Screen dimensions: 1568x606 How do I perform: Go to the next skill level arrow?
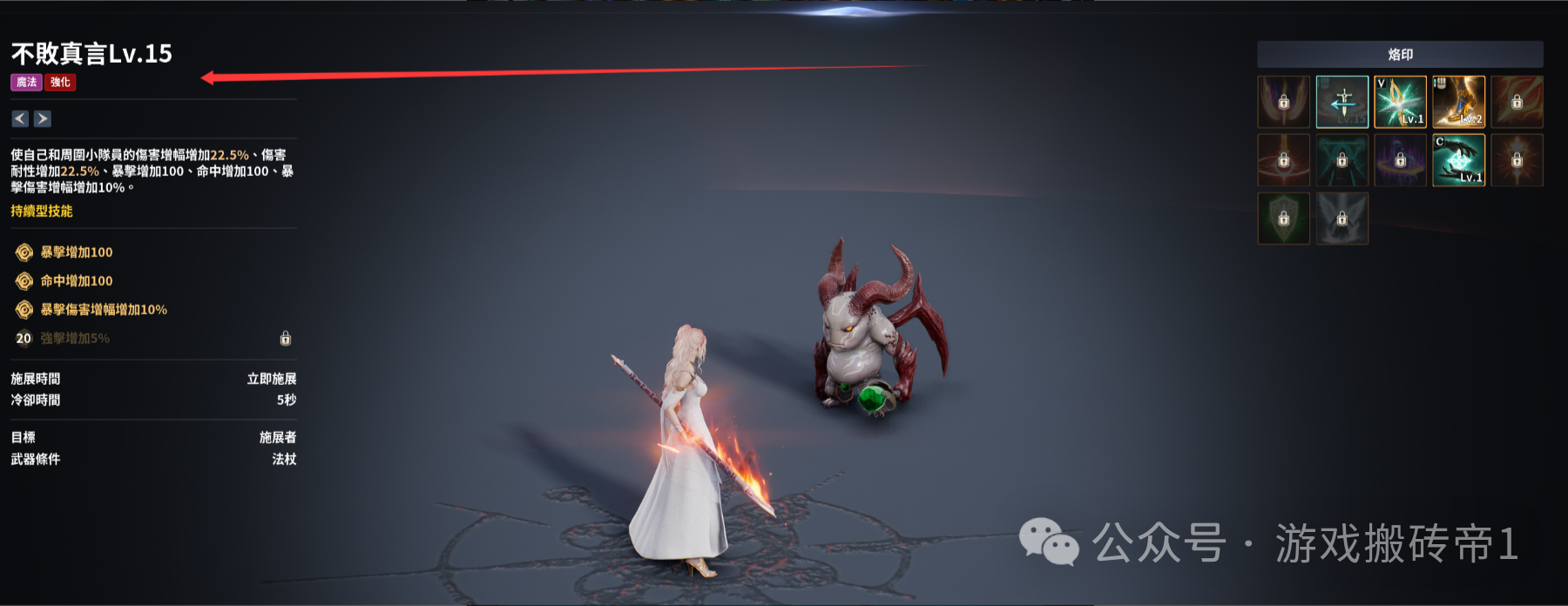43,118
